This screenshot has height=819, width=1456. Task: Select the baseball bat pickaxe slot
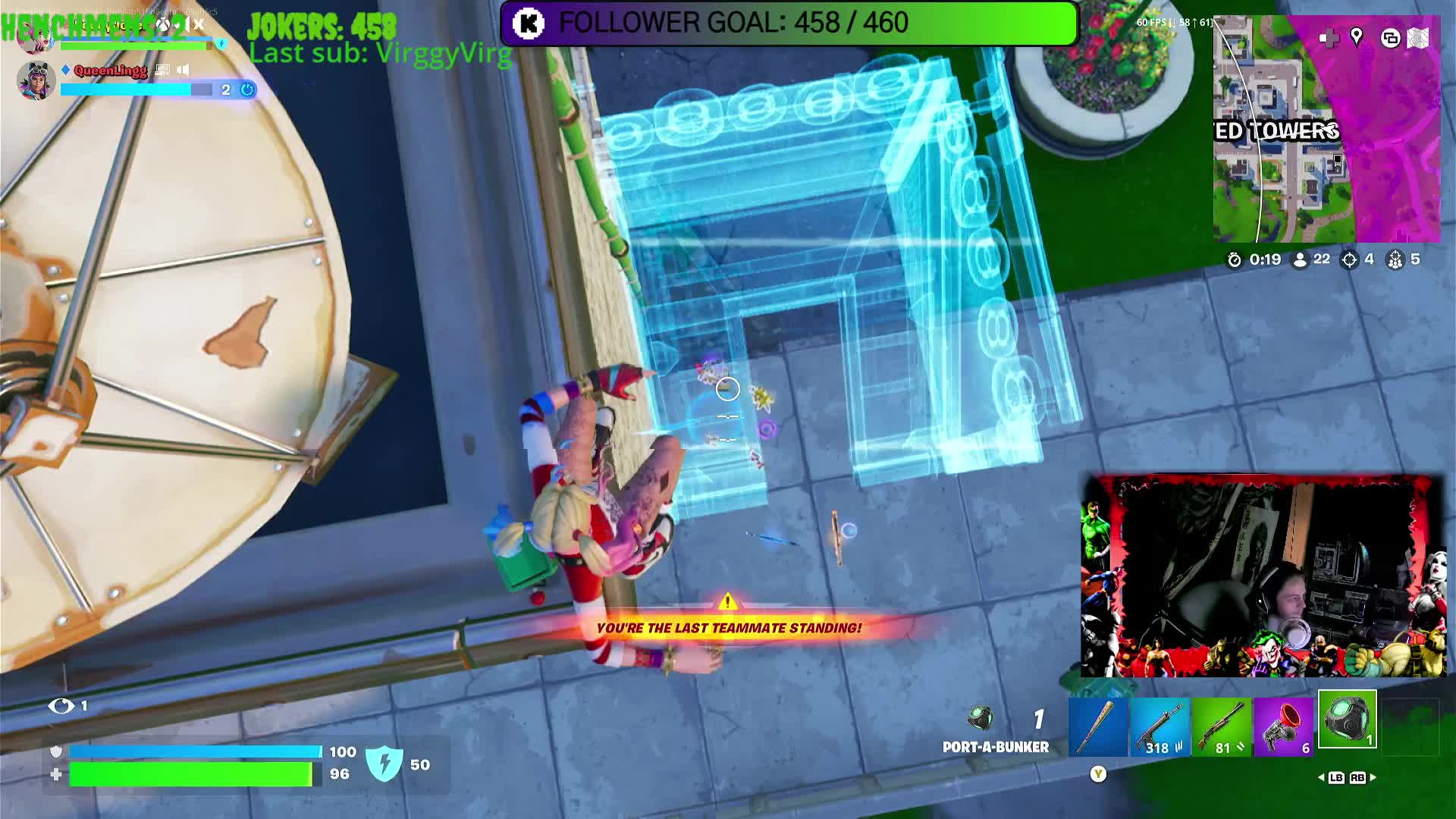point(1098,727)
